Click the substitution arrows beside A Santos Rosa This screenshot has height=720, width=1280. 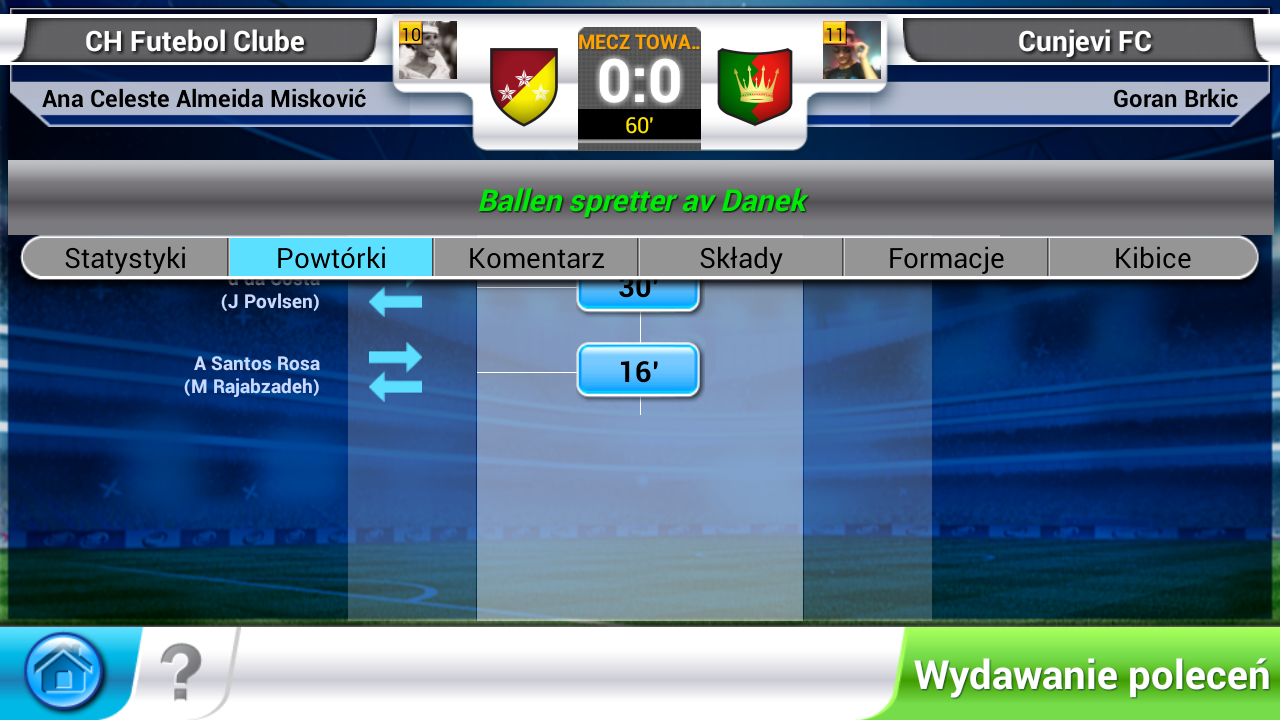pyautogui.click(x=398, y=370)
